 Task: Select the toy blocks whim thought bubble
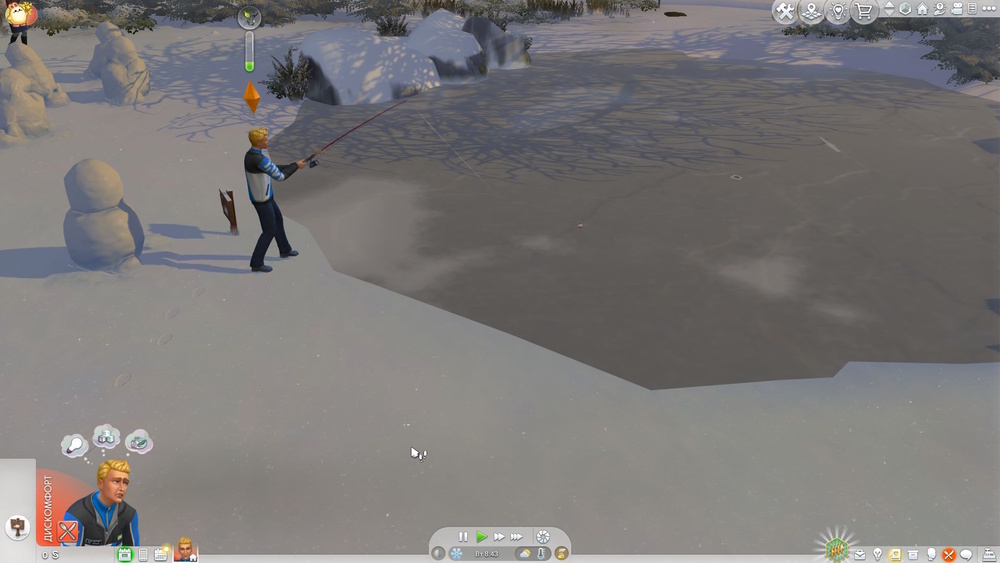(x=106, y=437)
